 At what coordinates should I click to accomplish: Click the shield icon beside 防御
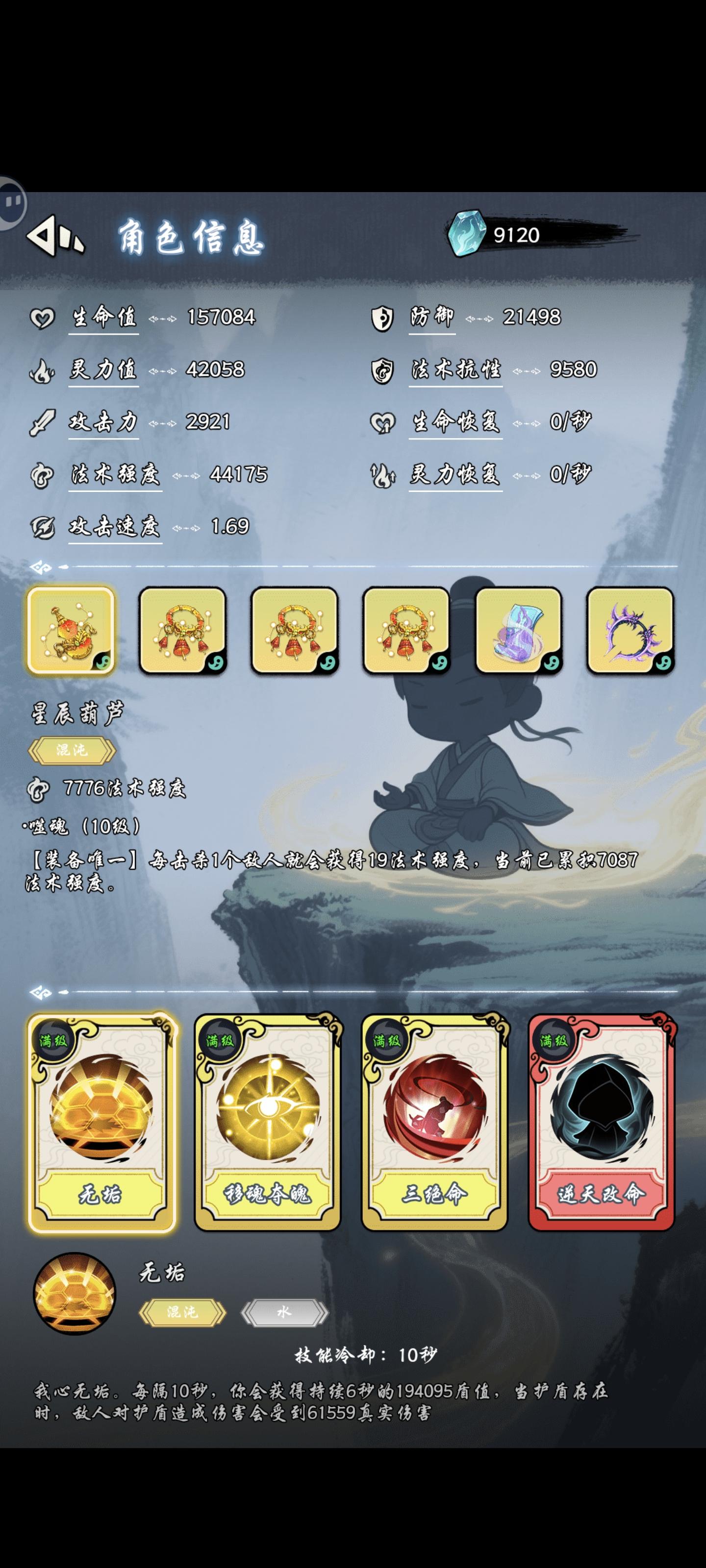tap(382, 317)
